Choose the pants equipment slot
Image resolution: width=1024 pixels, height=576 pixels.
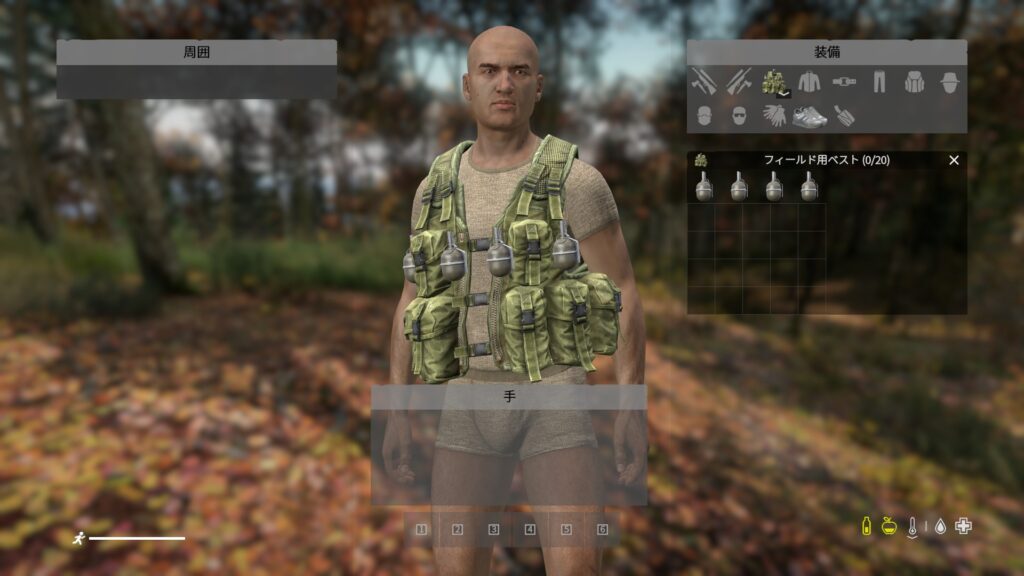click(x=878, y=82)
